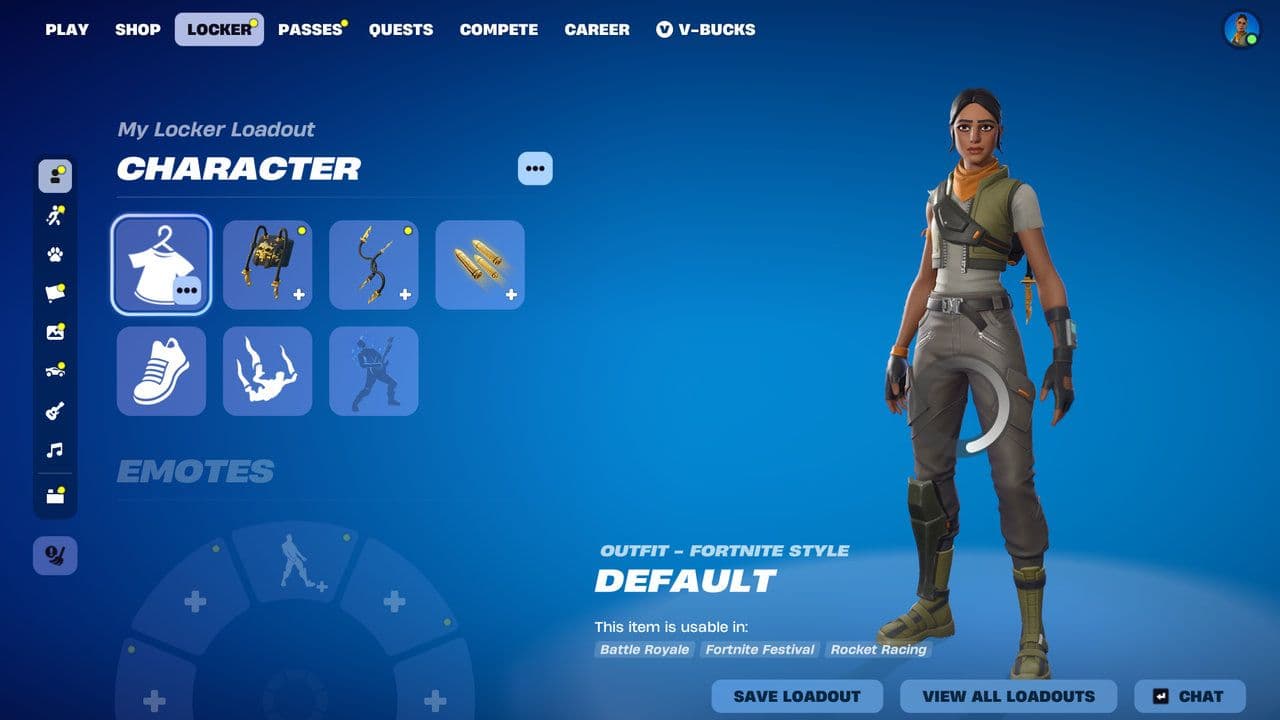Select the Emotes sidebar icon

(x=55, y=214)
